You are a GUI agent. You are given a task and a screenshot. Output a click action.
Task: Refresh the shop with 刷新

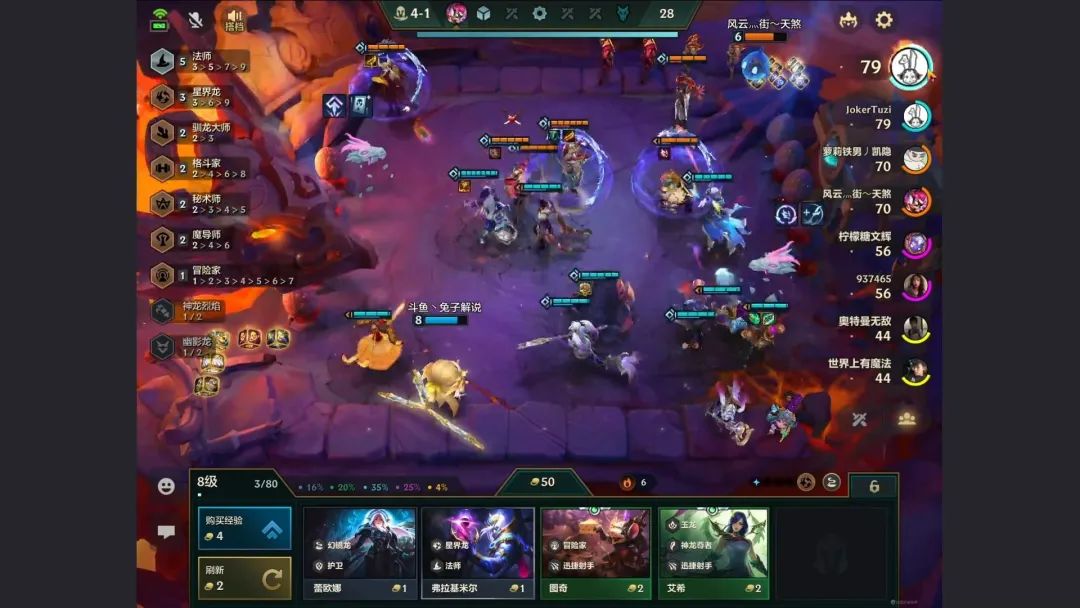pos(244,577)
